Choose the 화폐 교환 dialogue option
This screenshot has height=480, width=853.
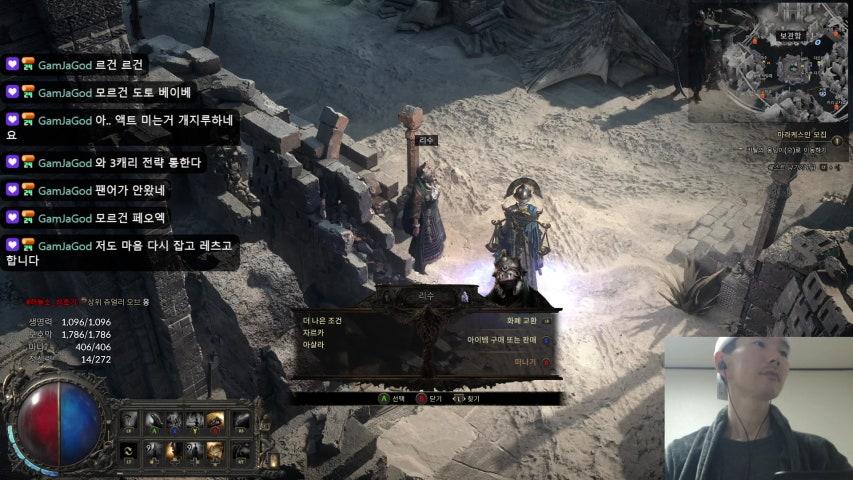522,320
